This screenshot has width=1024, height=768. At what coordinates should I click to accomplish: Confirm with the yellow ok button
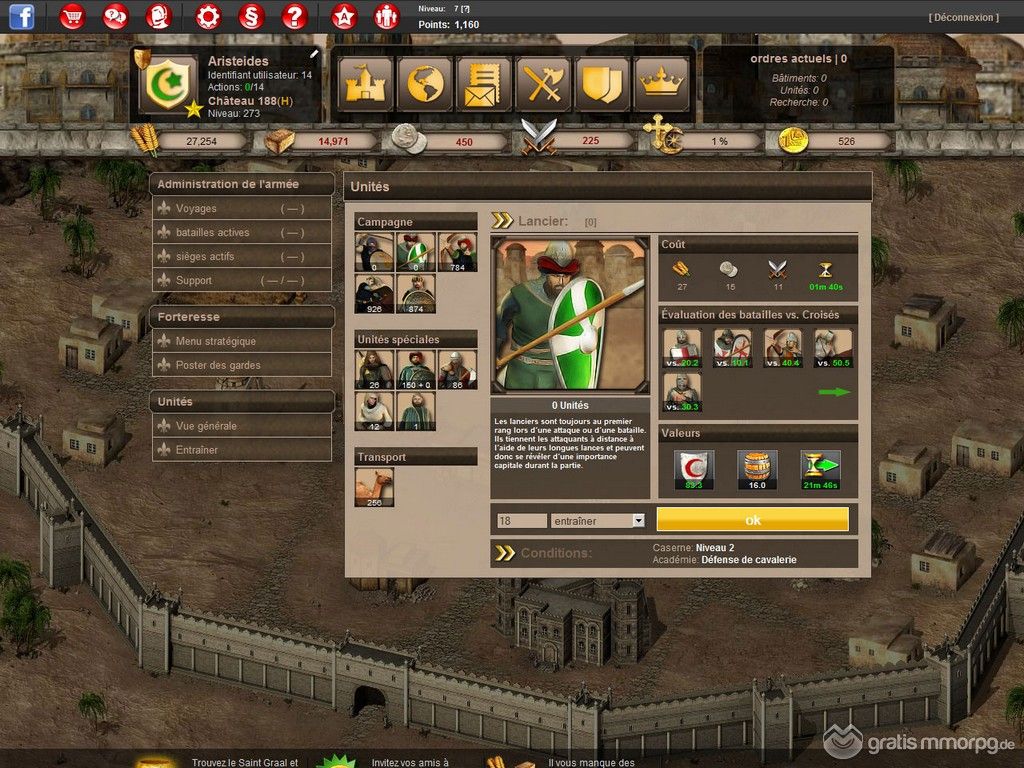pyautogui.click(x=752, y=520)
